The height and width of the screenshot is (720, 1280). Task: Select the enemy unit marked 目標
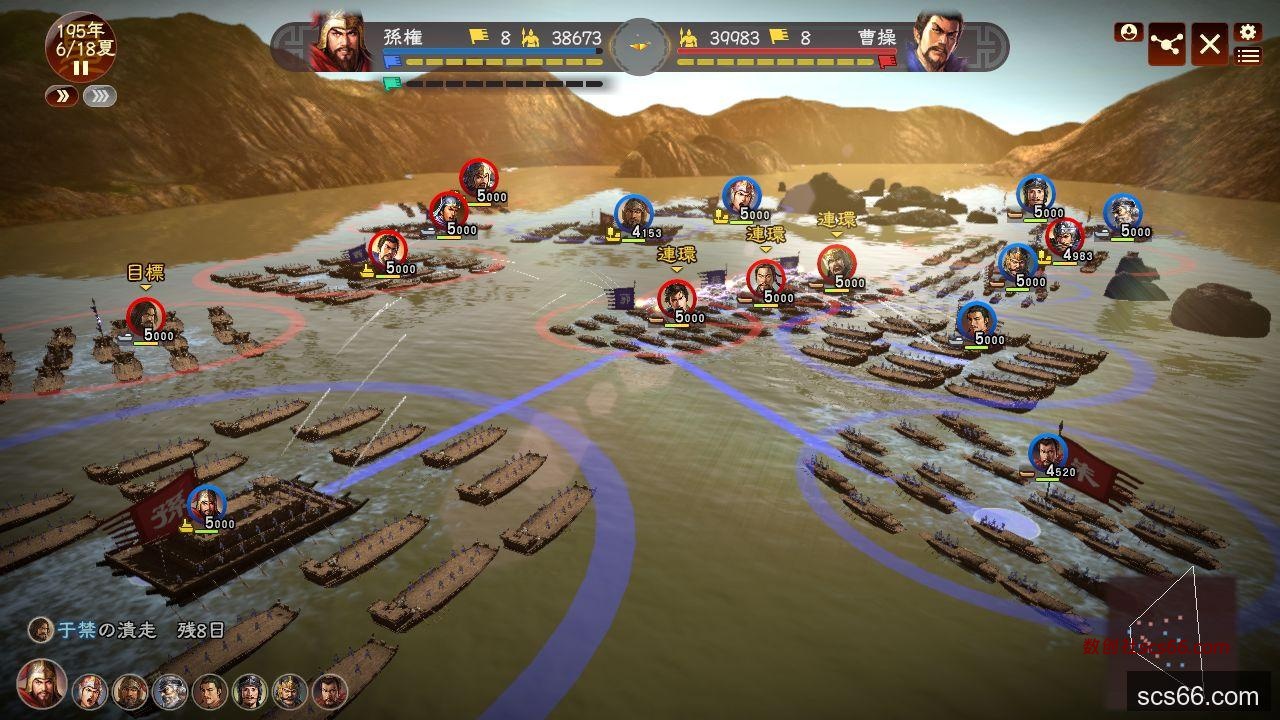tap(145, 316)
